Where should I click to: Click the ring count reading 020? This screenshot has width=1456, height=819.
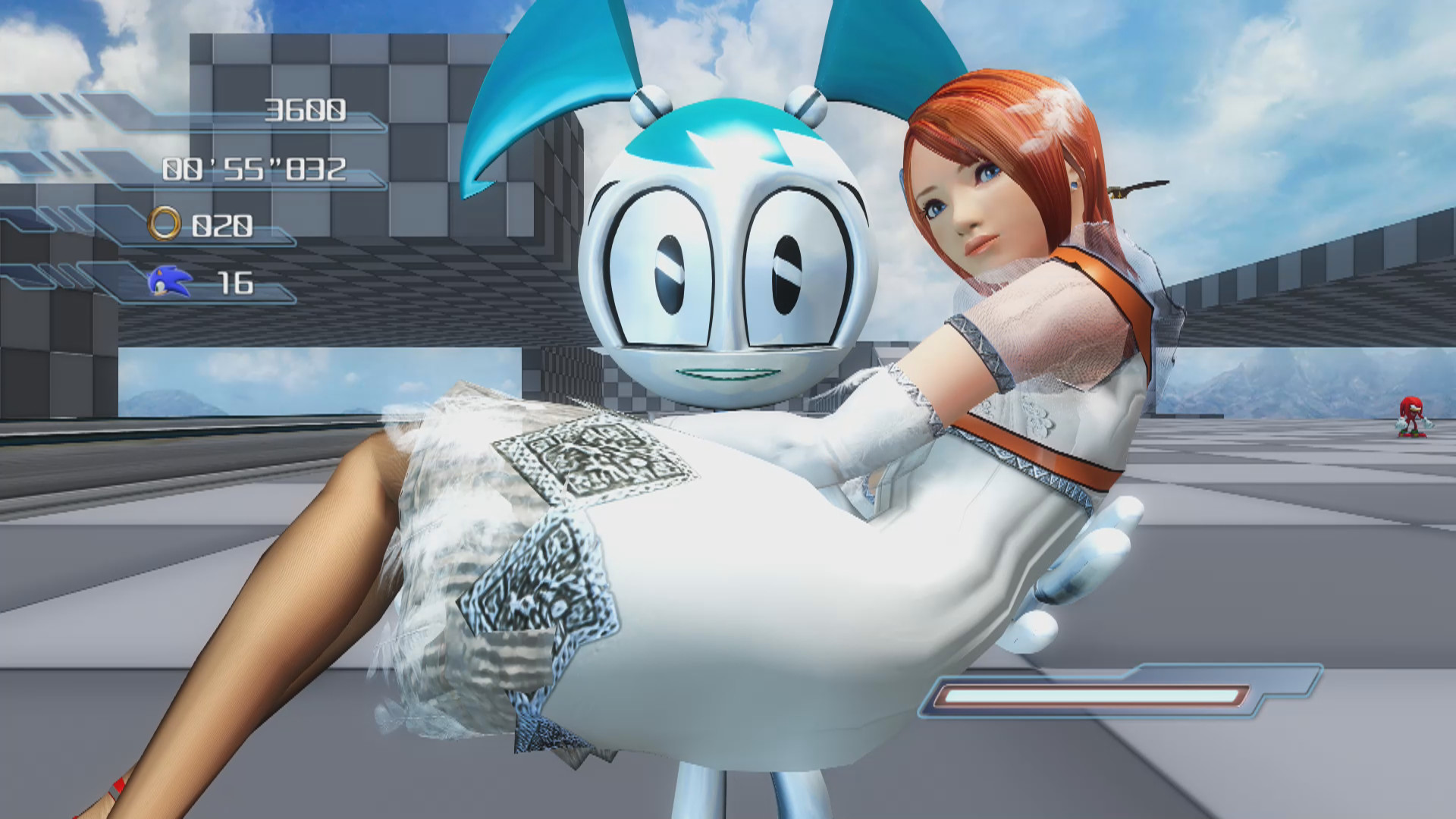coord(224,224)
